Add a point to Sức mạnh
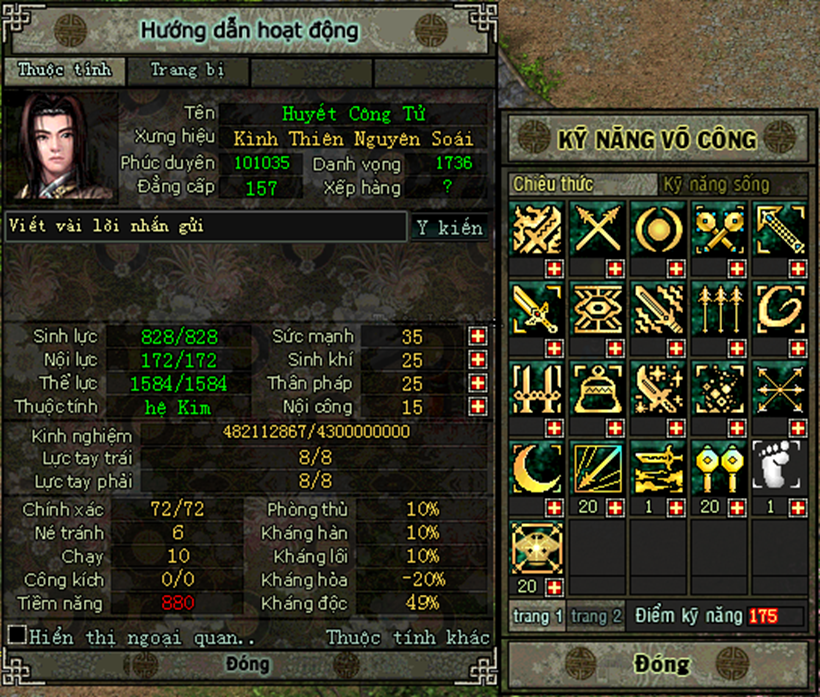This screenshot has width=820, height=697. coord(478,336)
